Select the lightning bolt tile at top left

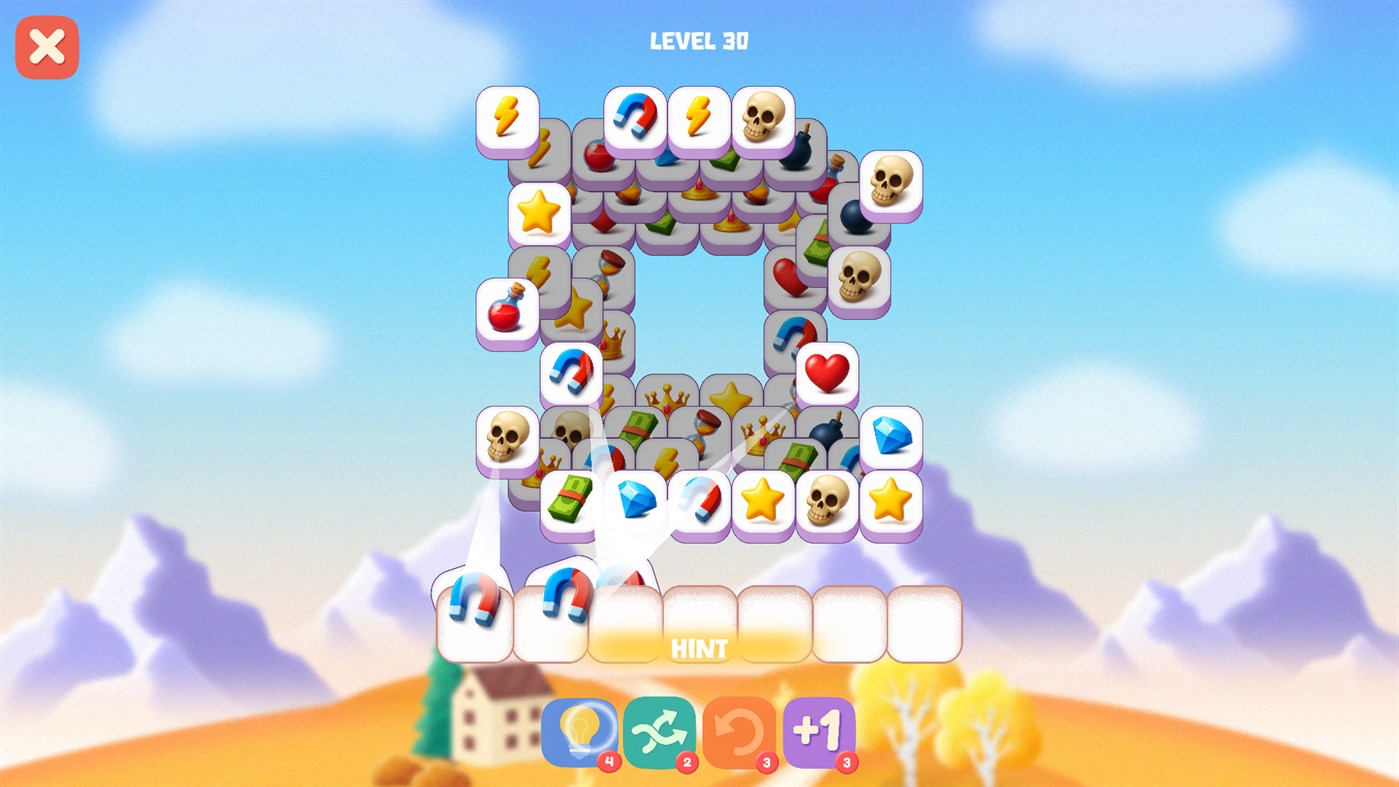click(x=509, y=117)
